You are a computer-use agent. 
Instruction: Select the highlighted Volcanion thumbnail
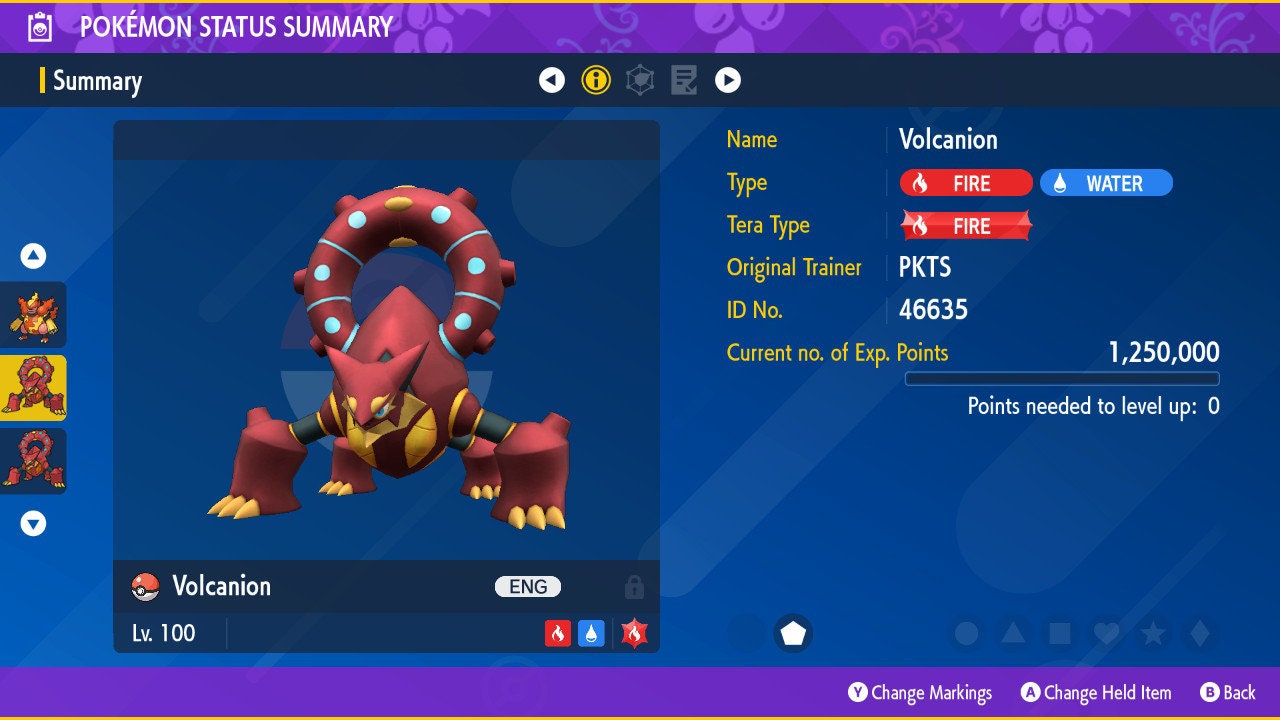[33, 388]
